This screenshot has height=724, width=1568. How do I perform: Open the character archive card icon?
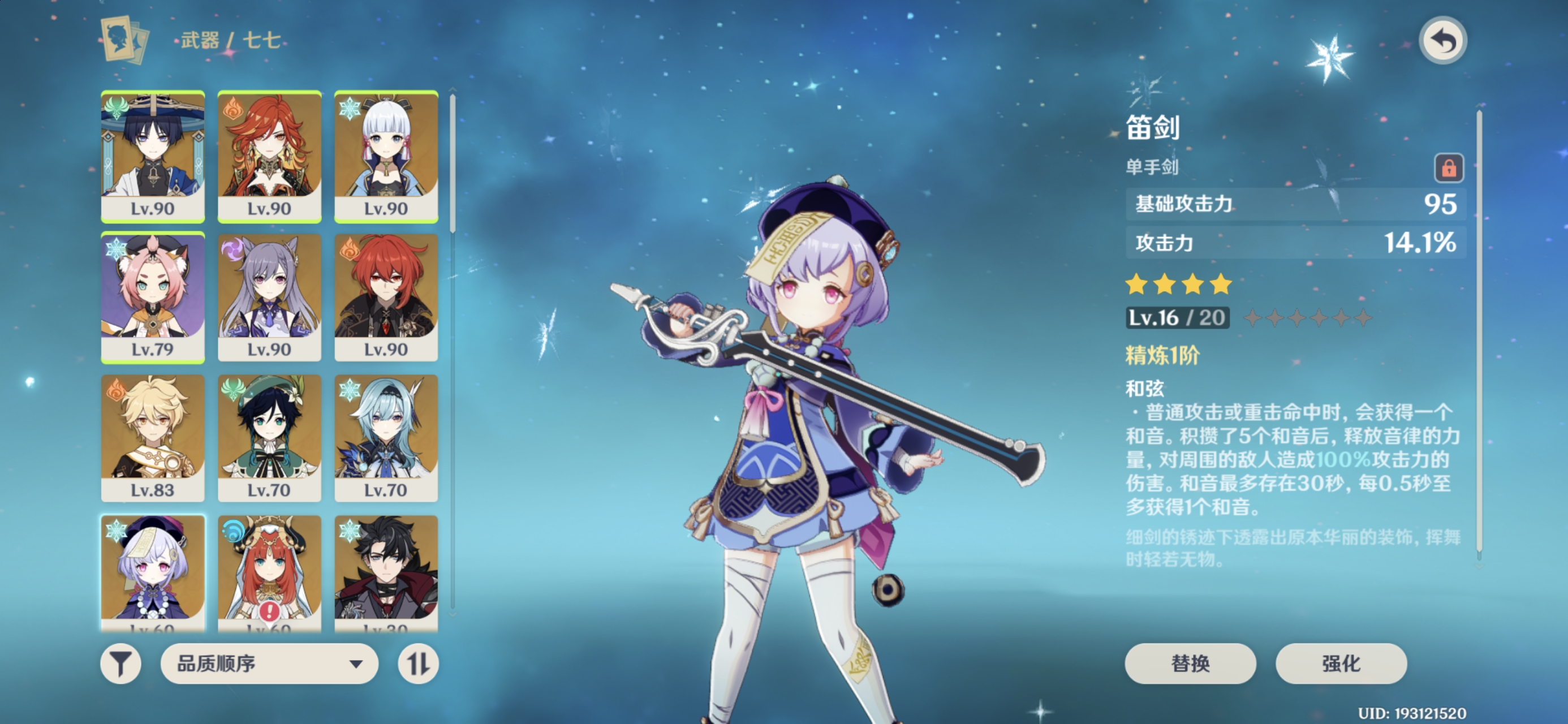124,40
